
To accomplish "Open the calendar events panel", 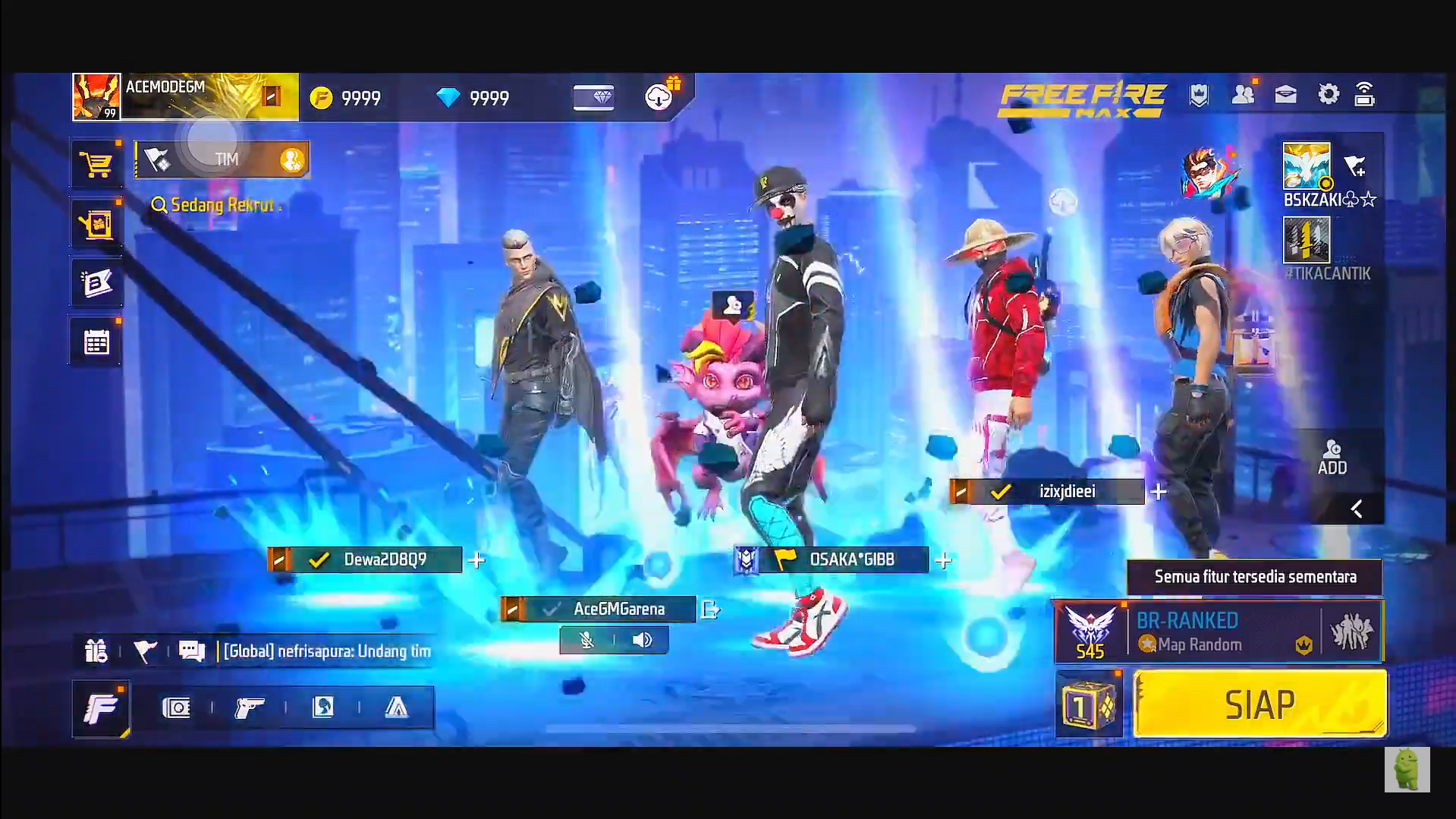I will click(x=96, y=341).
